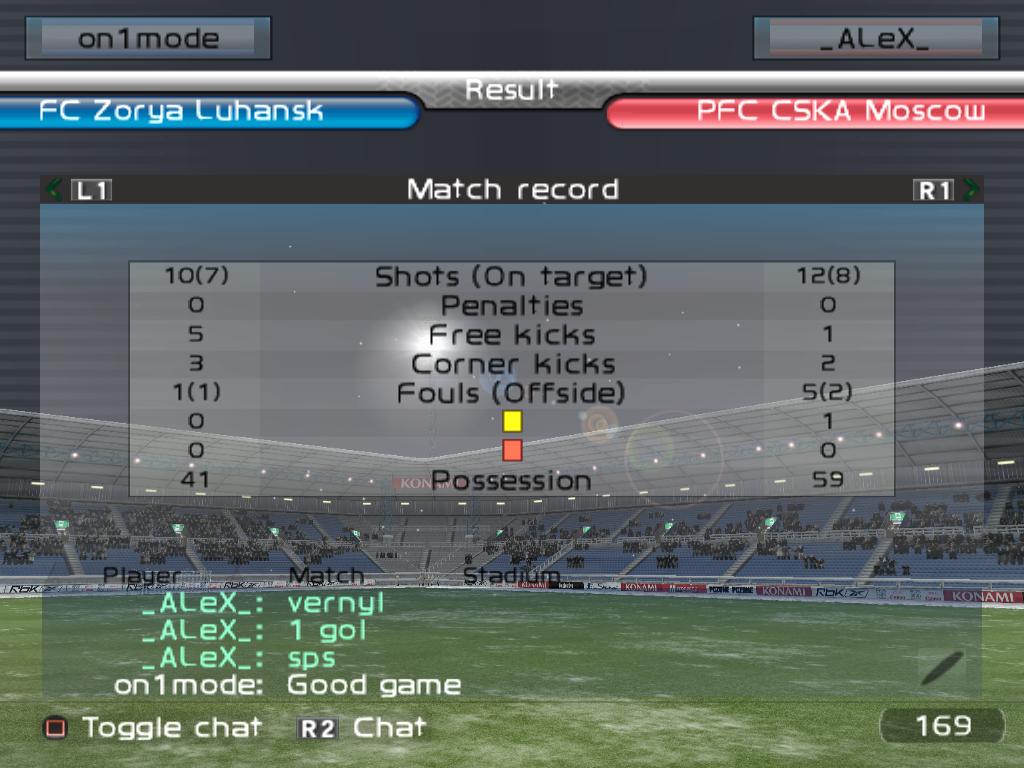
Task: Select the _ALeX_ player name box
Action: pos(875,39)
